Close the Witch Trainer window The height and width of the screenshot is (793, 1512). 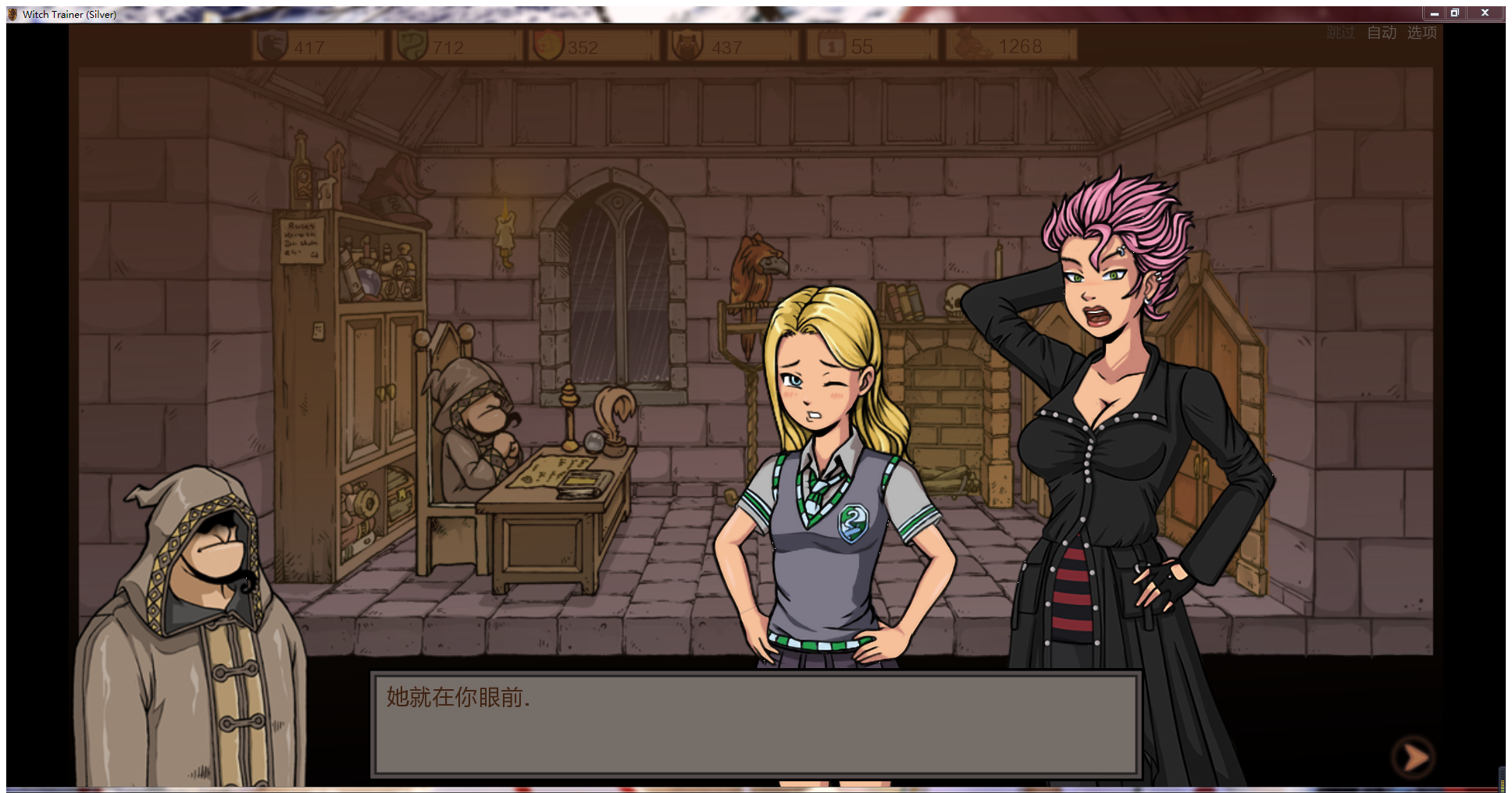[x=1485, y=13]
